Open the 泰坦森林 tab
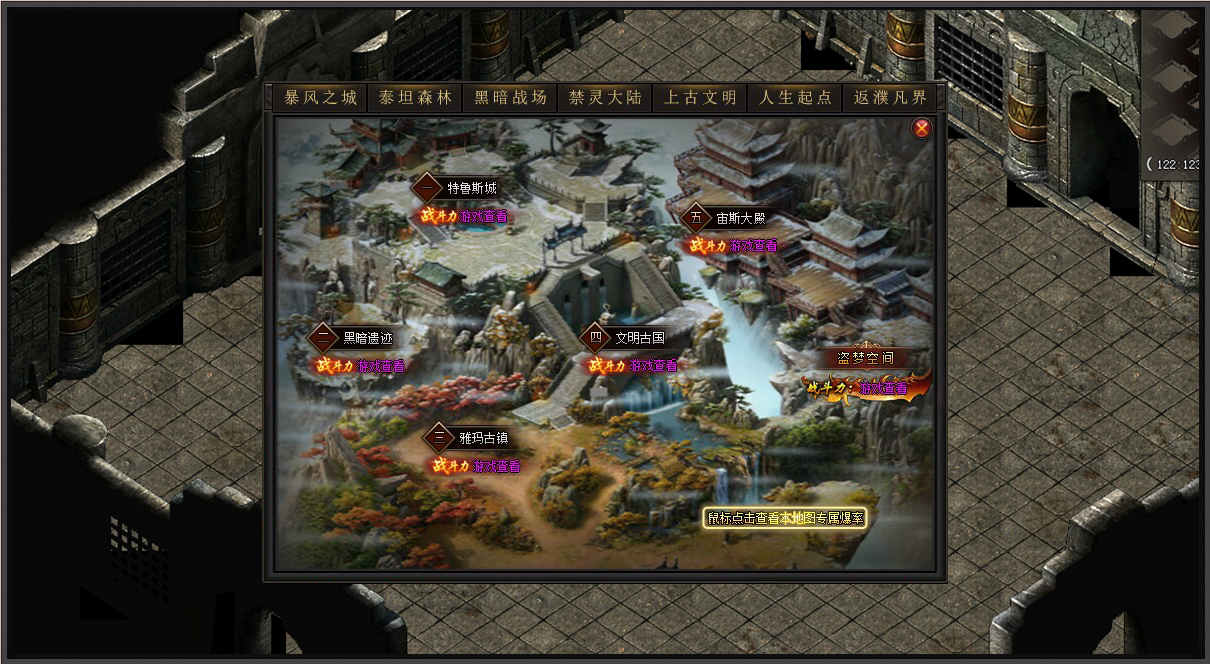The height and width of the screenshot is (664, 1210). point(415,98)
